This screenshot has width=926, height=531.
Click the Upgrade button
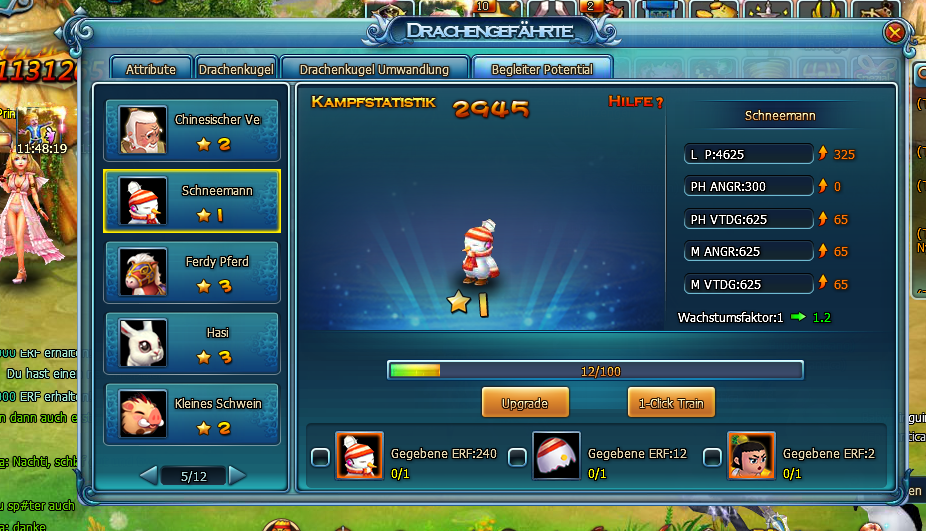(x=525, y=404)
